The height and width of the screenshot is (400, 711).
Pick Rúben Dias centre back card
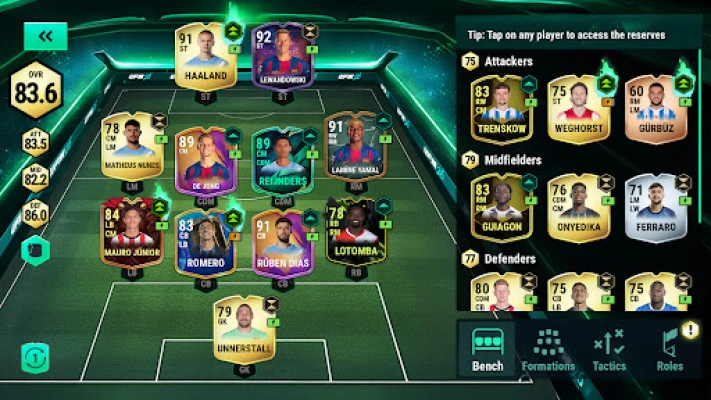[283, 242]
